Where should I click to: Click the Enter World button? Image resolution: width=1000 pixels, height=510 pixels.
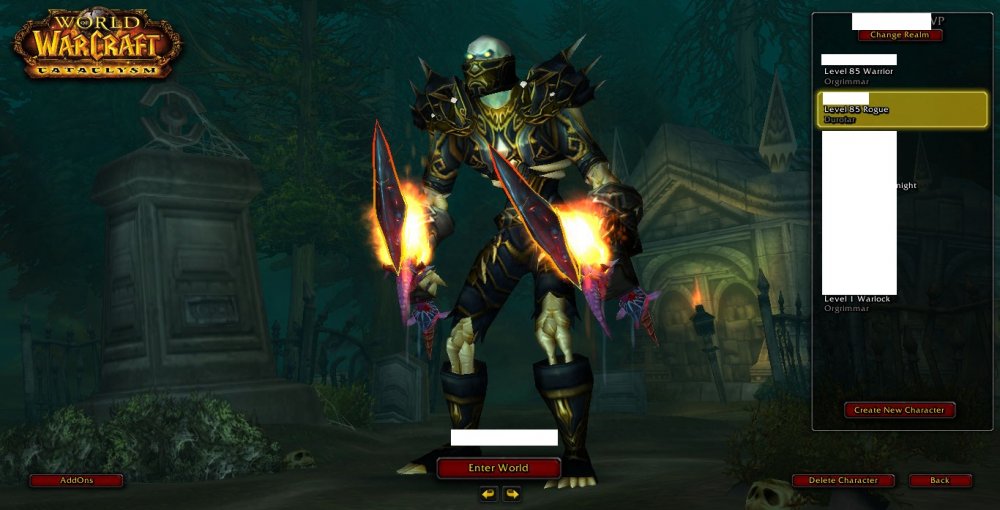[498, 468]
